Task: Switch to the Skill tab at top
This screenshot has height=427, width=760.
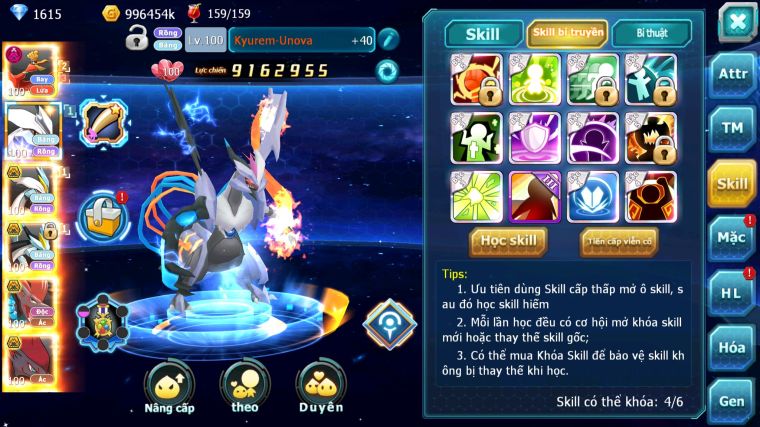Action: pyautogui.click(x=483, y=34)
